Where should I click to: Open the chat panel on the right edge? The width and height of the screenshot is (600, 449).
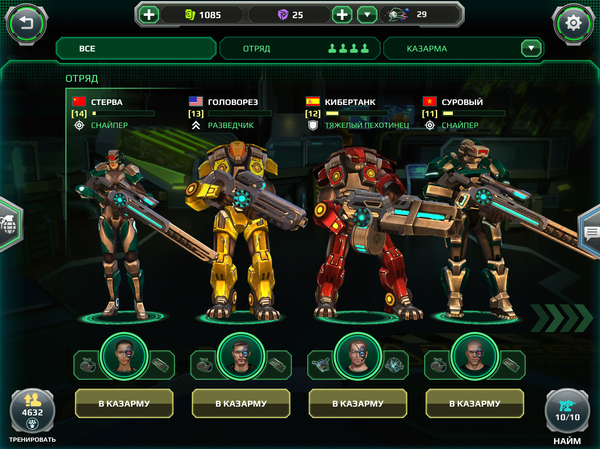coord(590,232)
